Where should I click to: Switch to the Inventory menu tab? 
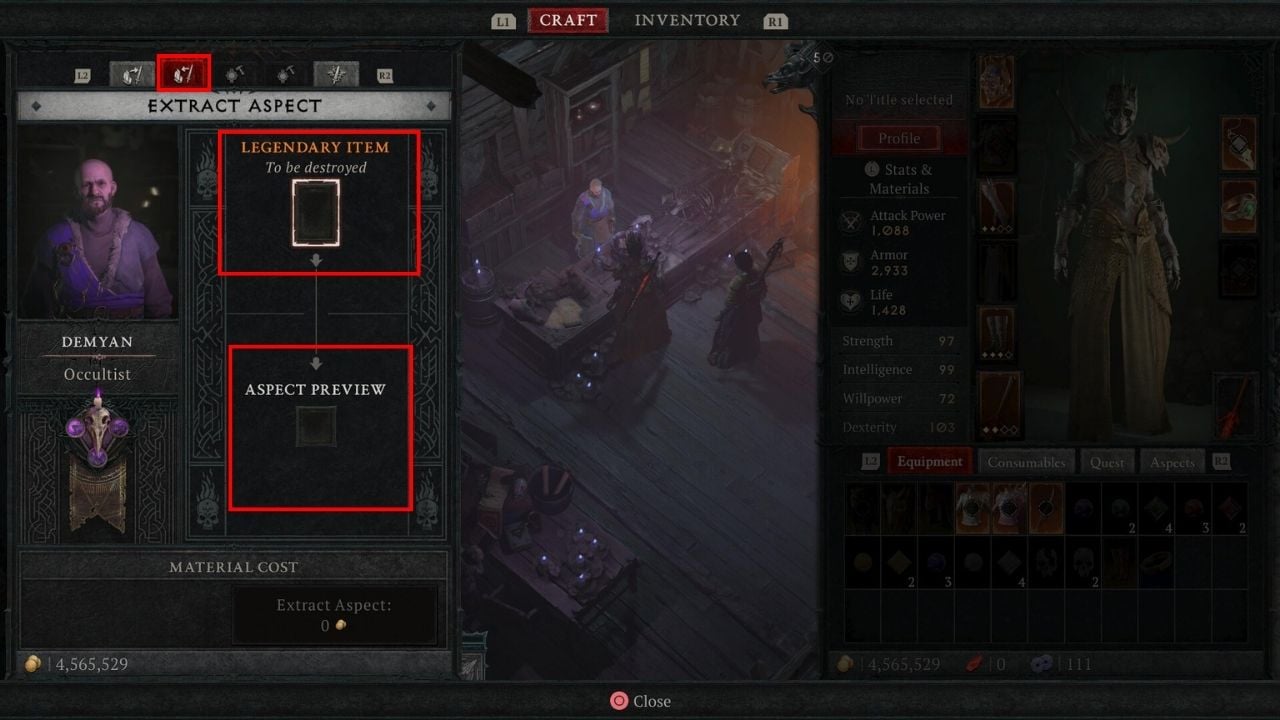[687, 20]
